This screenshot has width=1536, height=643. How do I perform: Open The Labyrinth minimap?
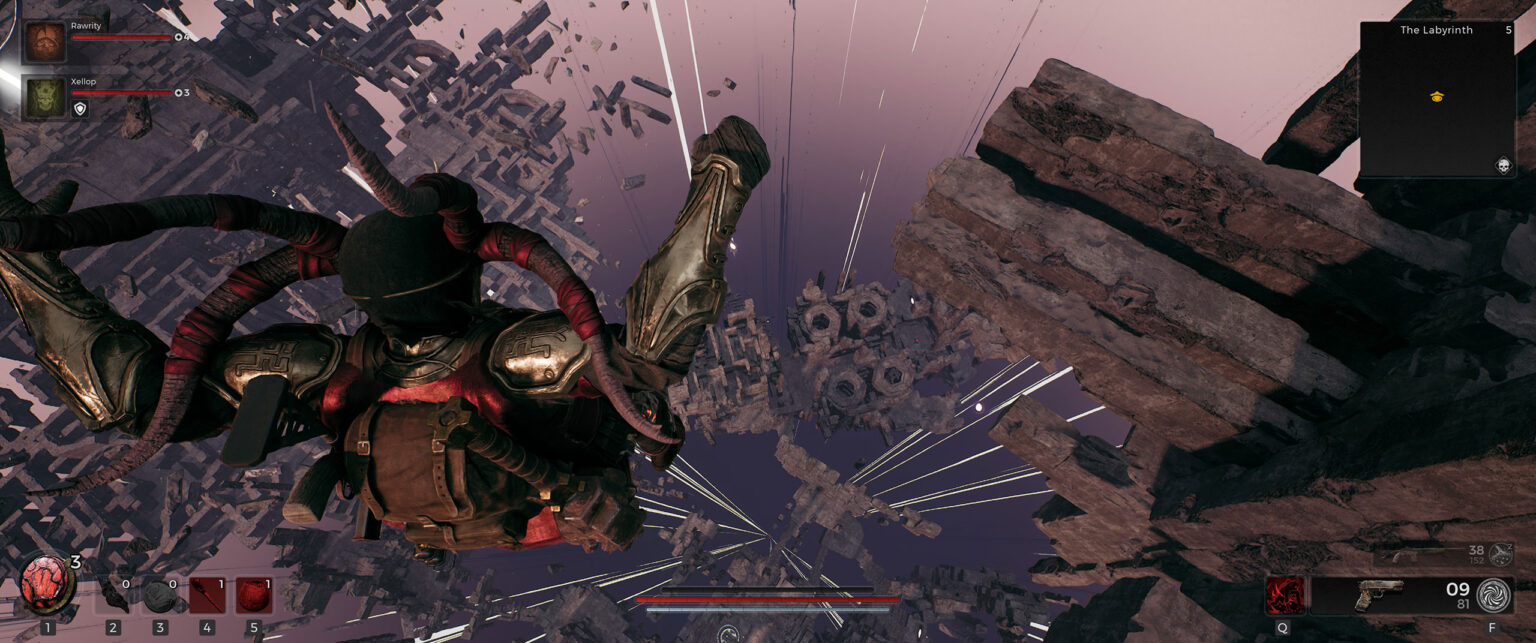tap(1436, 98)
